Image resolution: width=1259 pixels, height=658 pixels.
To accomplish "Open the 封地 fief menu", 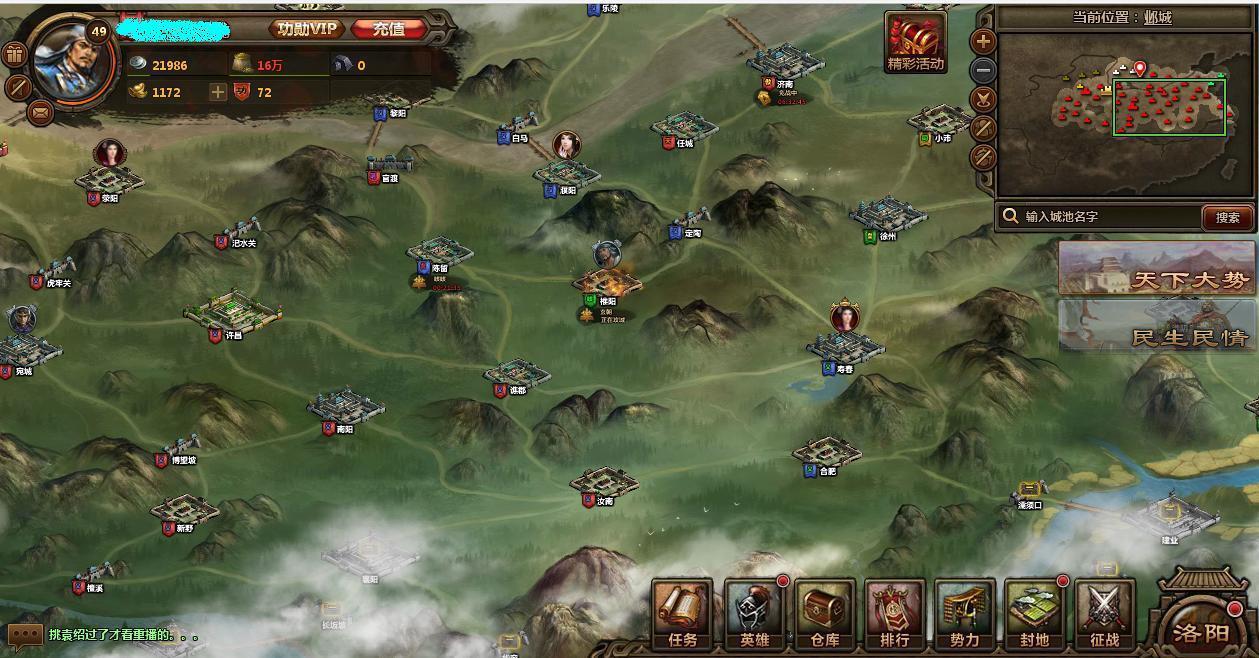I will pos(1035,612).
